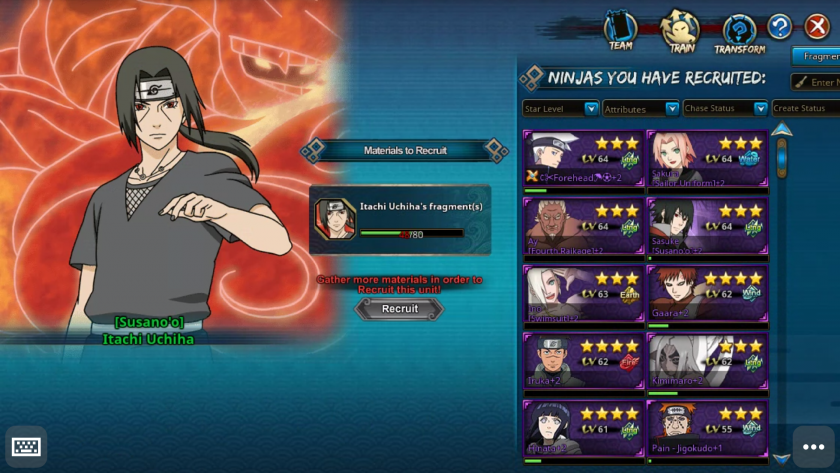Open the Create Status dropdown
This screenshot has height=473, width=840.
[x=805, y=108]
